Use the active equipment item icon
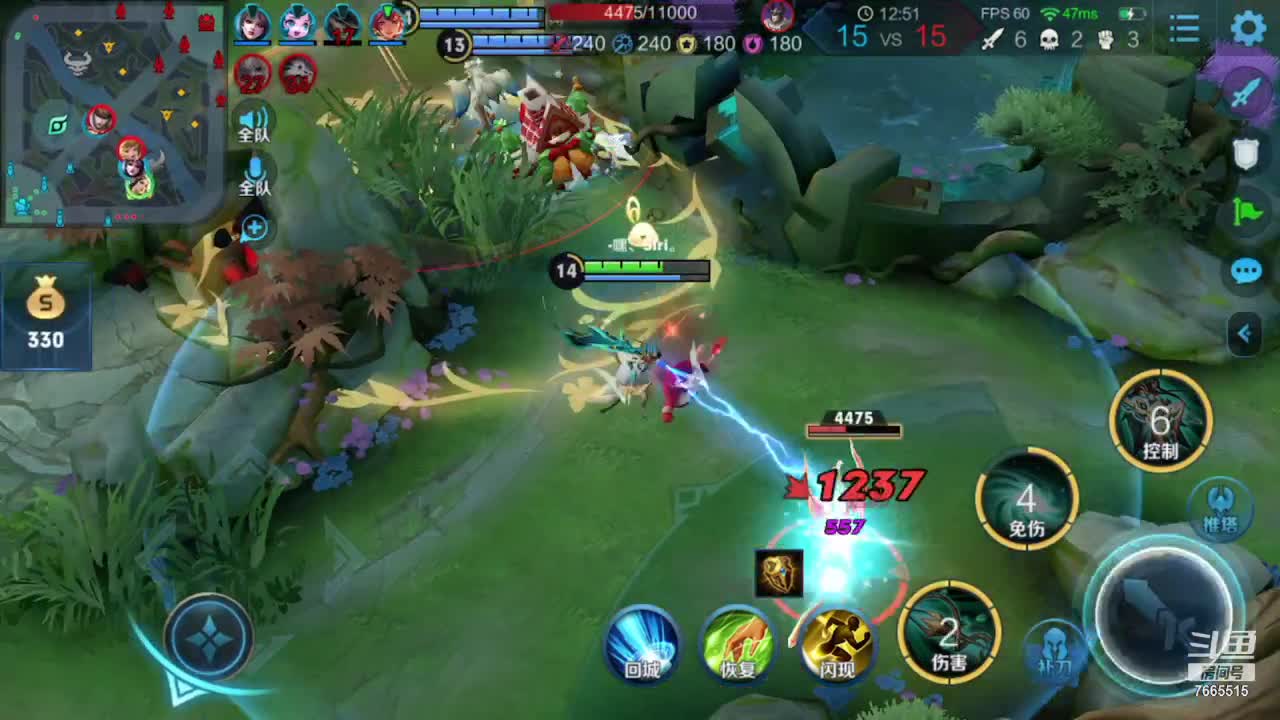The width and height of the screenshot is (1280, 720). 779,573
